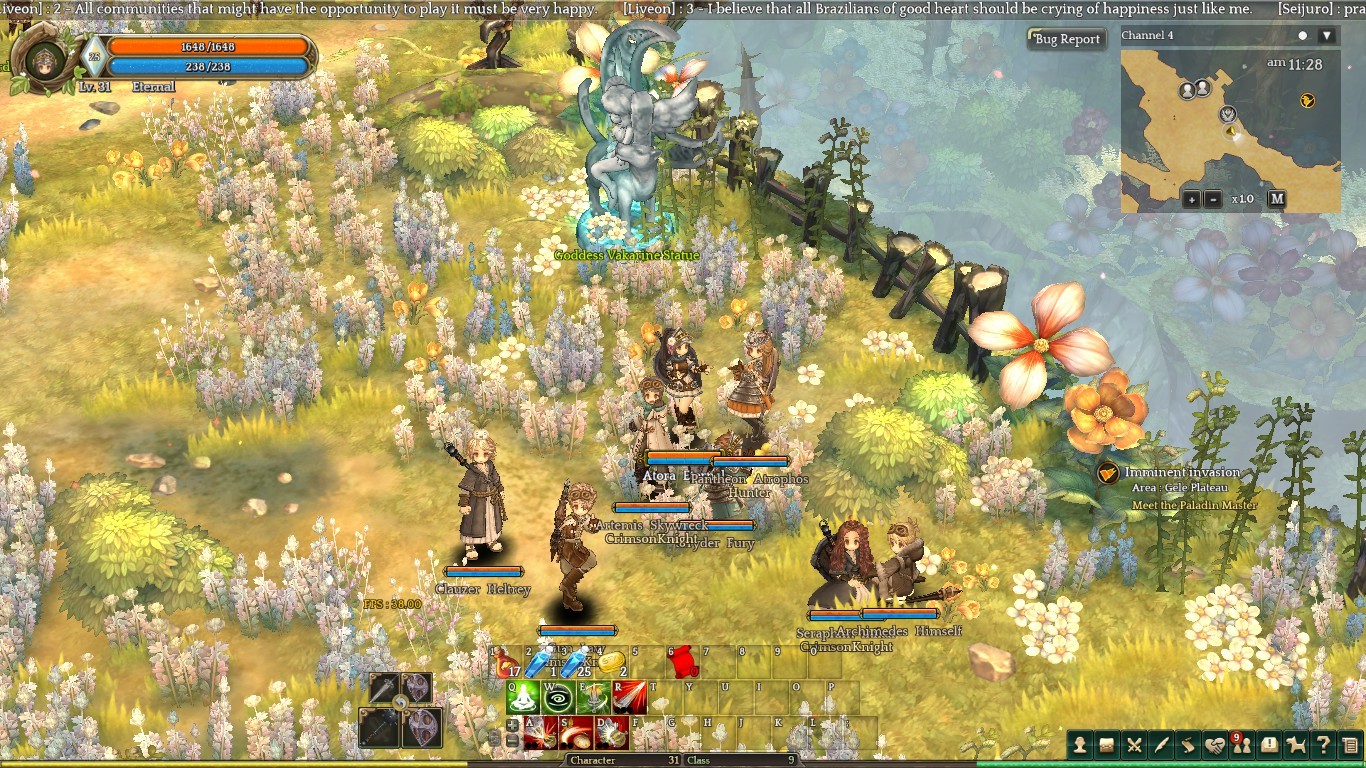
Task: Activate the red shield skill on D
Action: coord(612,732)
